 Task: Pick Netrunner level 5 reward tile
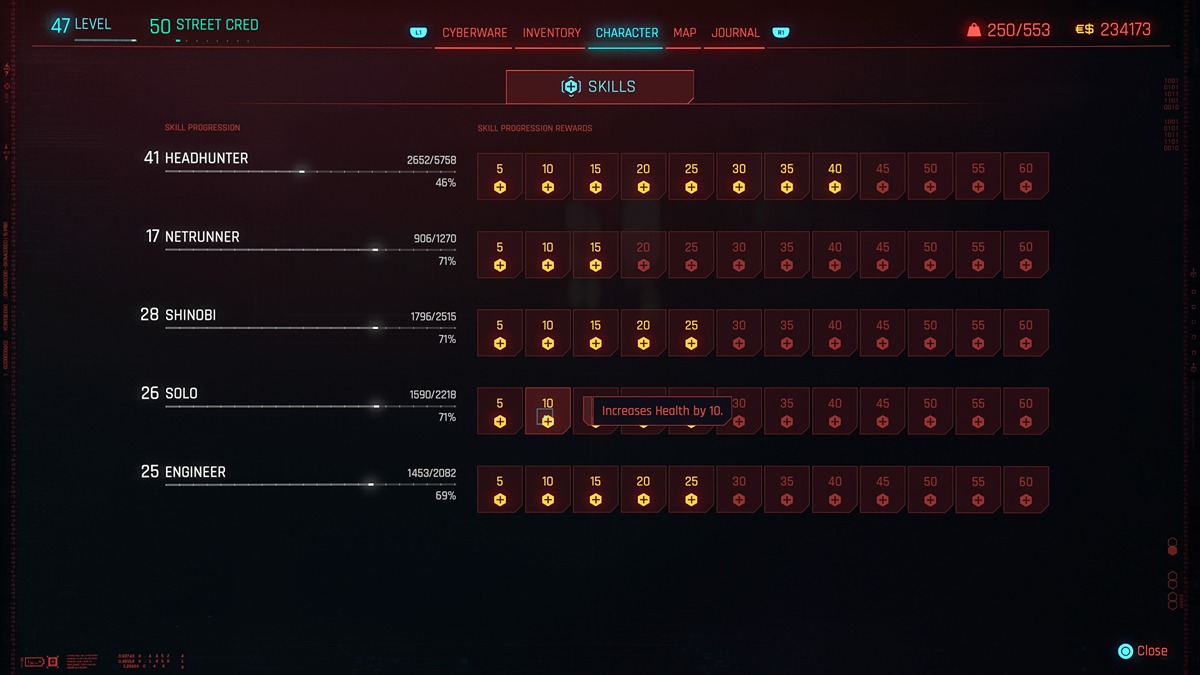[x=500, y=255]
